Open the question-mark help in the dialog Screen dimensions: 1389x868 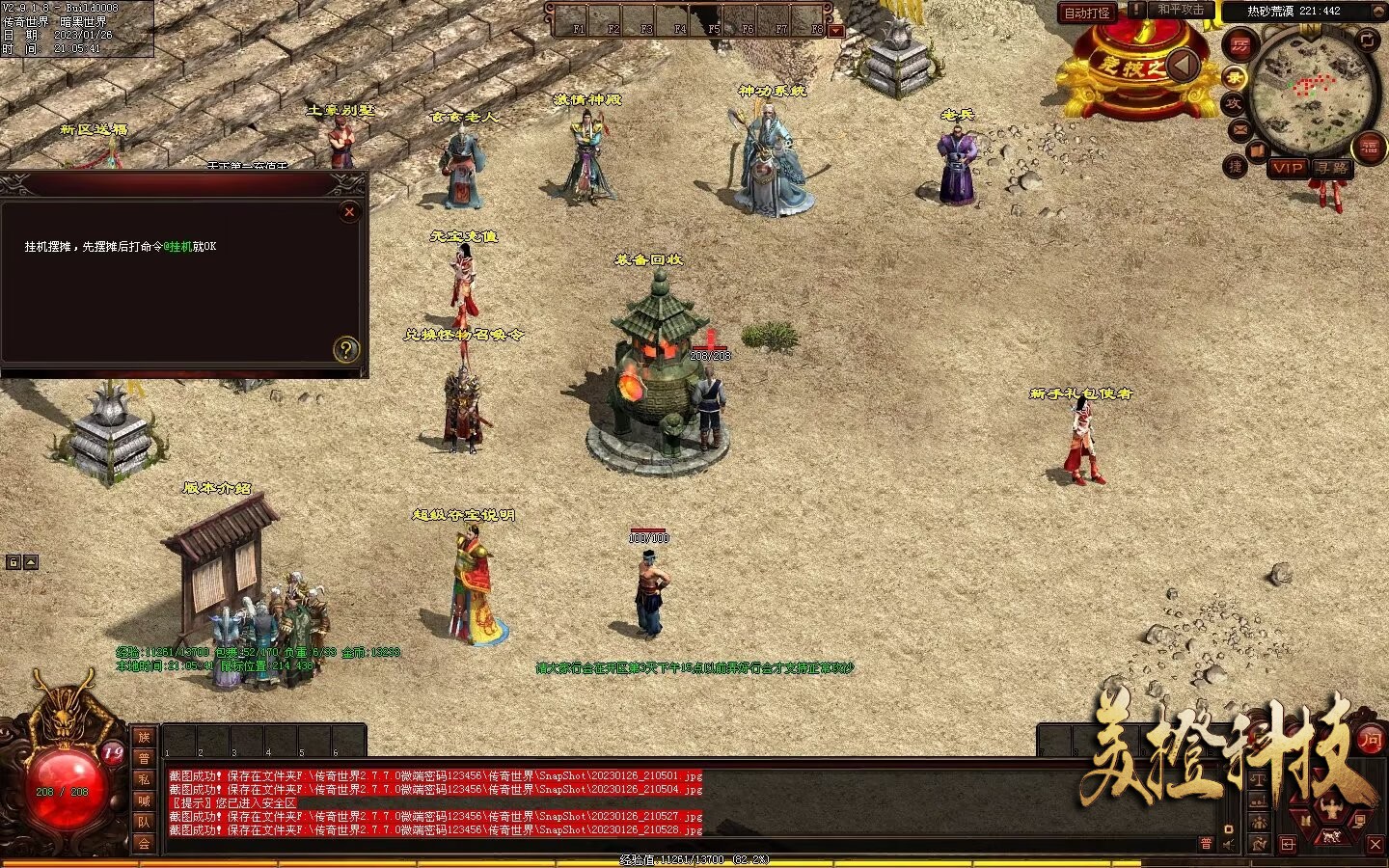[345, 349]
